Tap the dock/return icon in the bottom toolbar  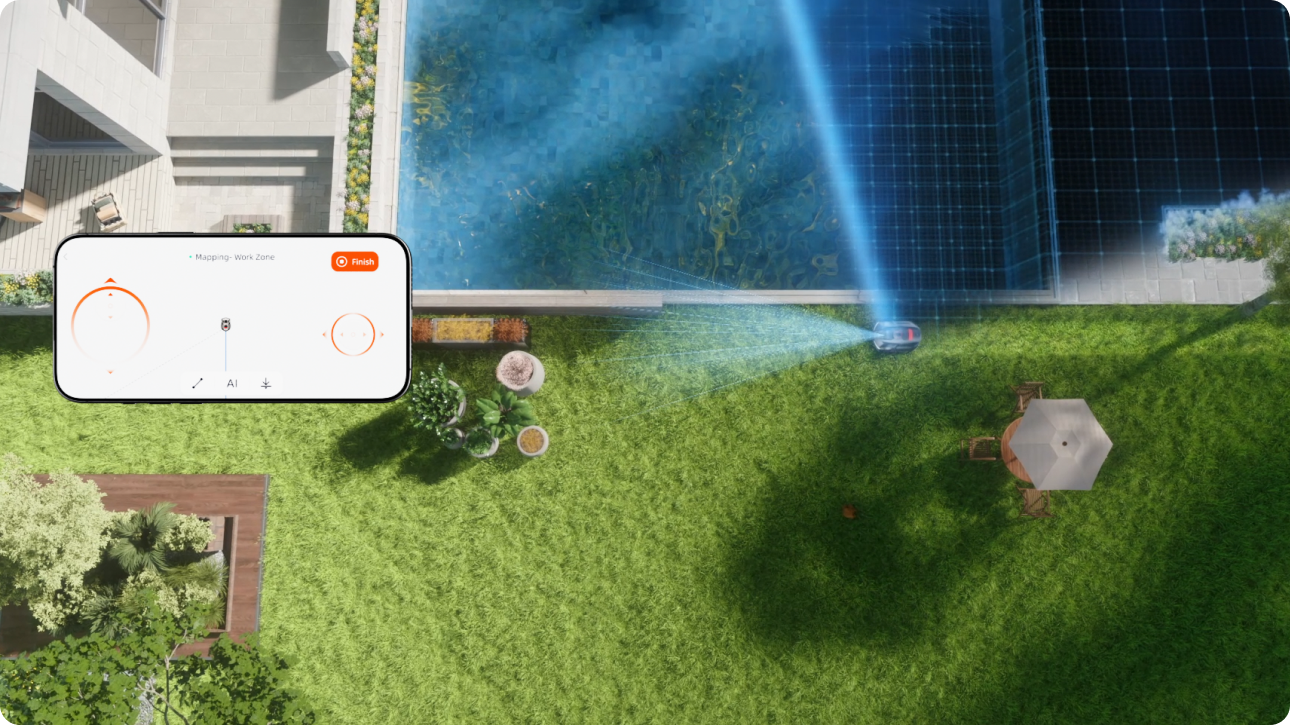pyautogui.click(x=266, y=383)
